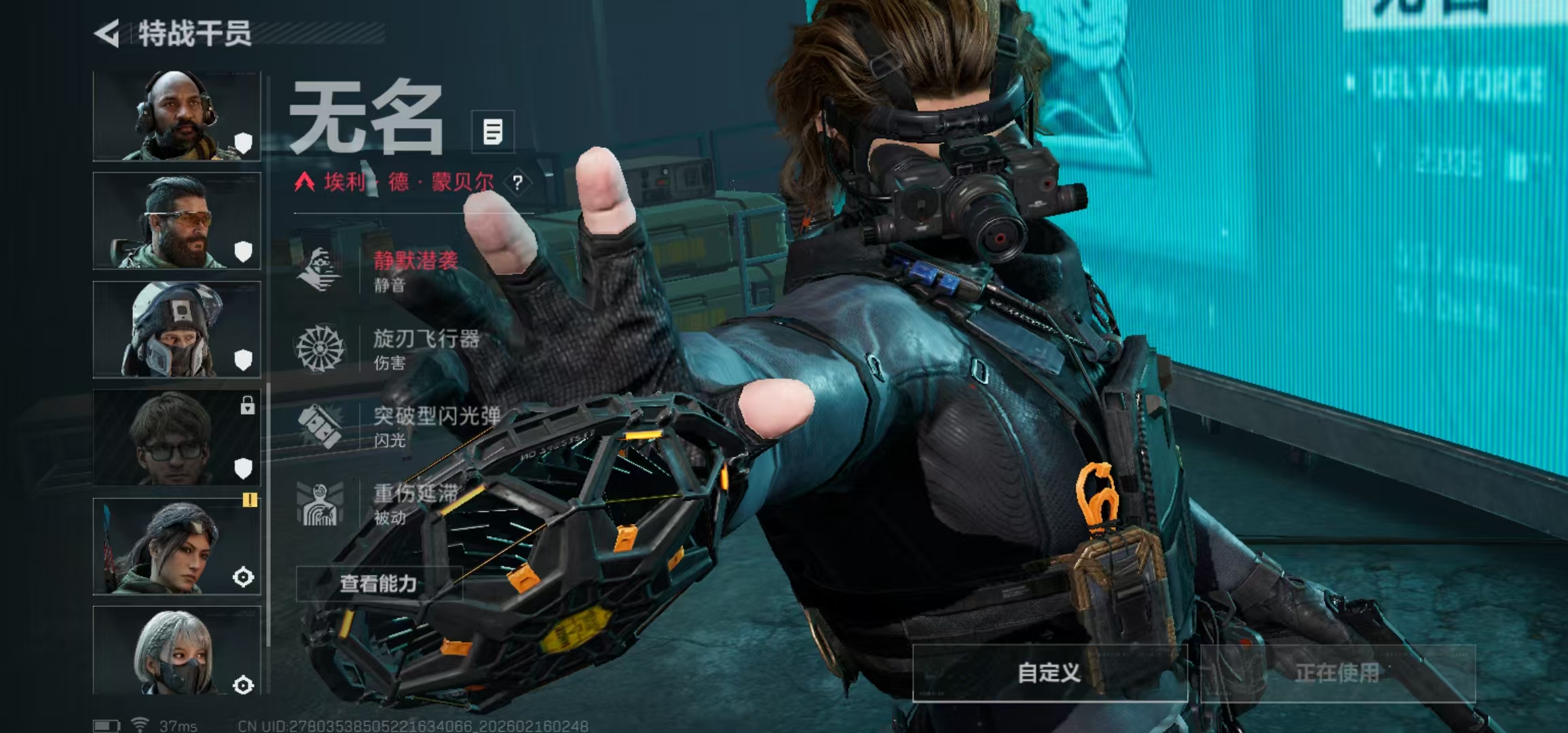
Task: Open the operator profile document icon
Action: tap(493, 132)
